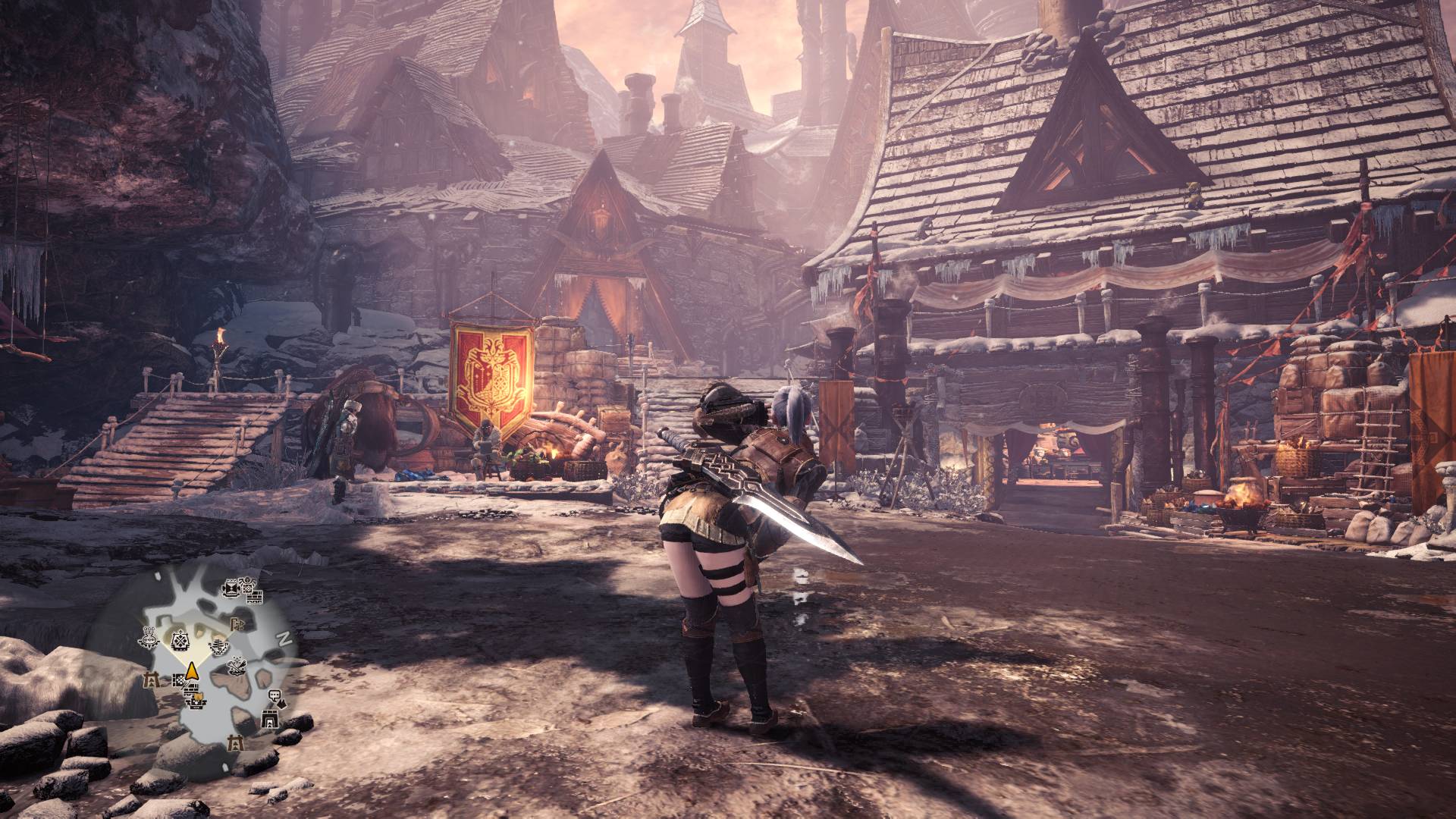Click the orange cat face map marker
Viewport: 1456px width, 819px height.
pos(199,696)
